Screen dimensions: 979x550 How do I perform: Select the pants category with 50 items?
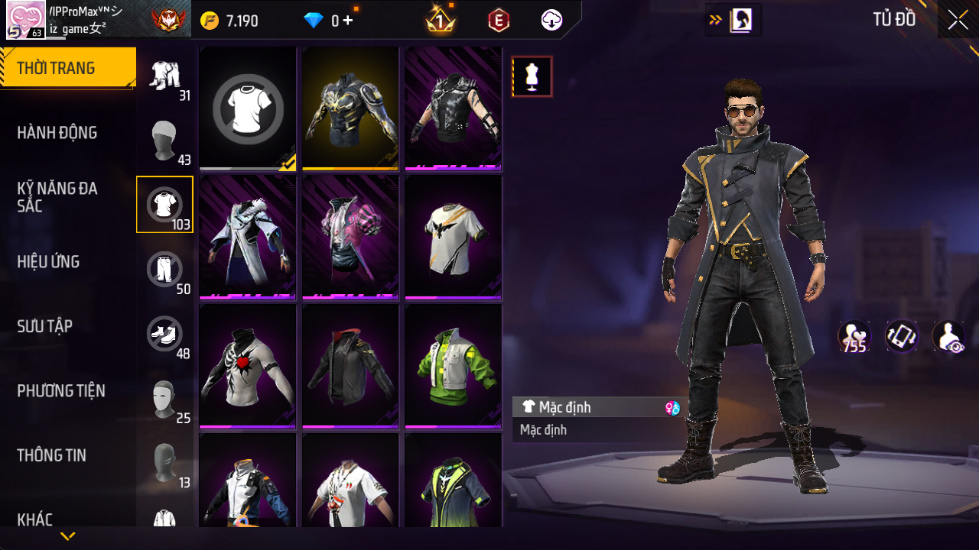164,272
